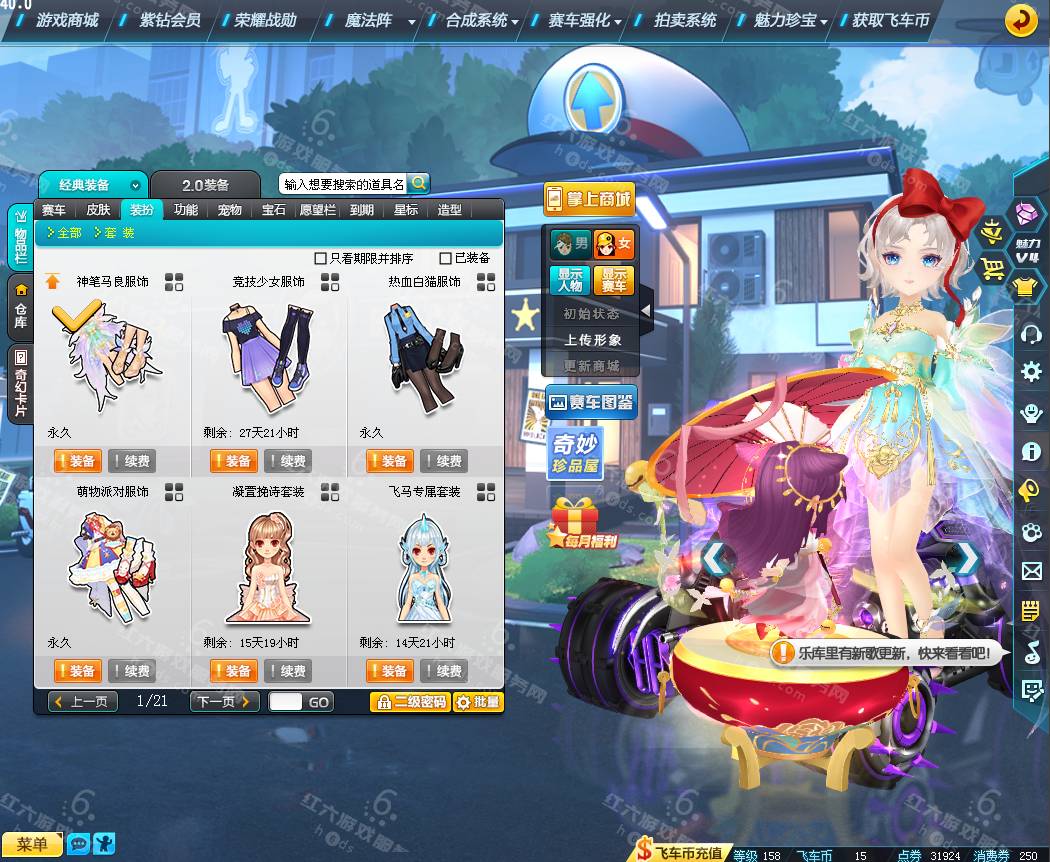Toggle the 只看期限并排序 checkbox
The image size is (1050, 862).
pyautogui.click(x=321, y=258)
